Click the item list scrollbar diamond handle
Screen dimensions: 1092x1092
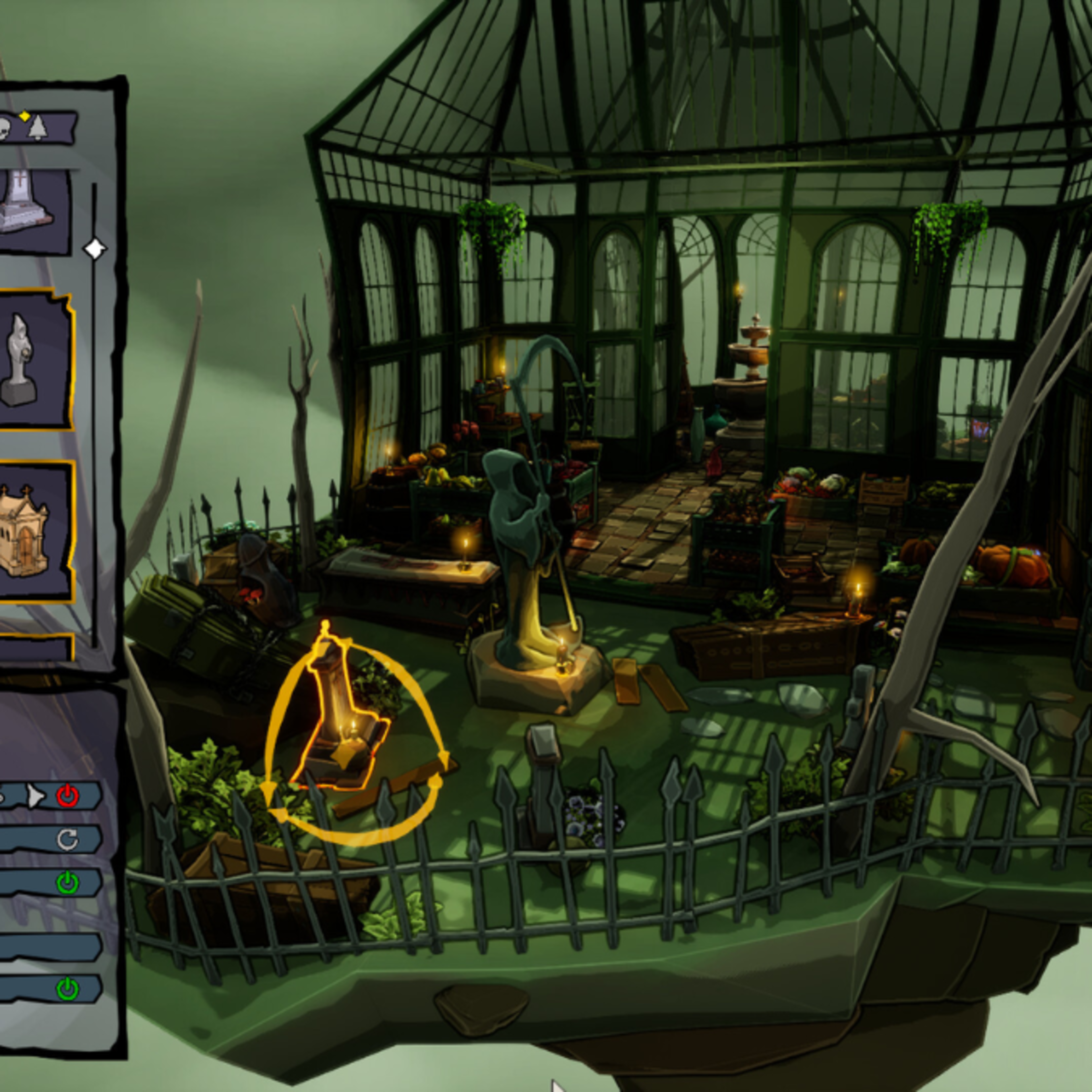(x=94, y=249)
